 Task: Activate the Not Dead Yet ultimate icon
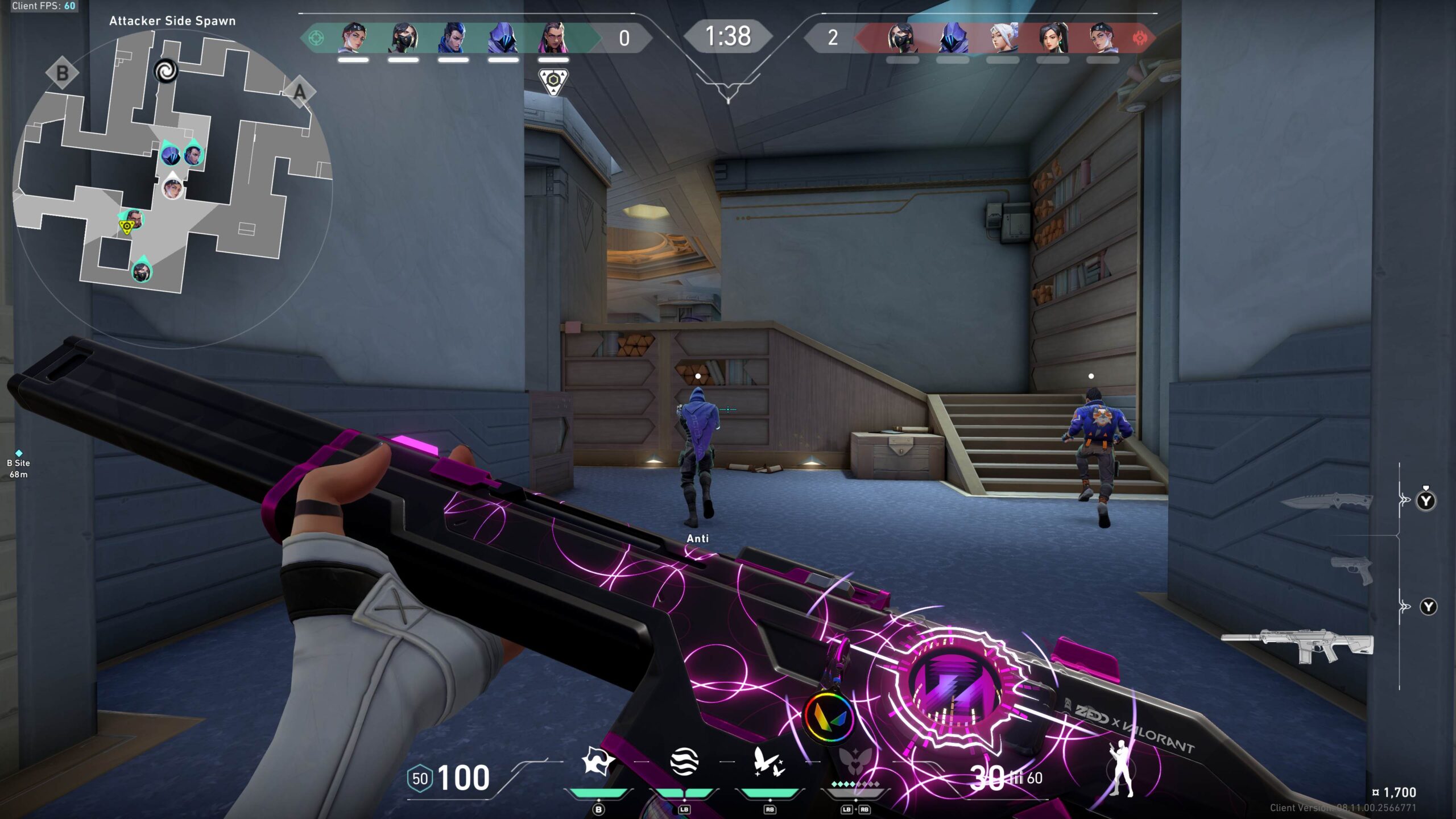[855, 762]
